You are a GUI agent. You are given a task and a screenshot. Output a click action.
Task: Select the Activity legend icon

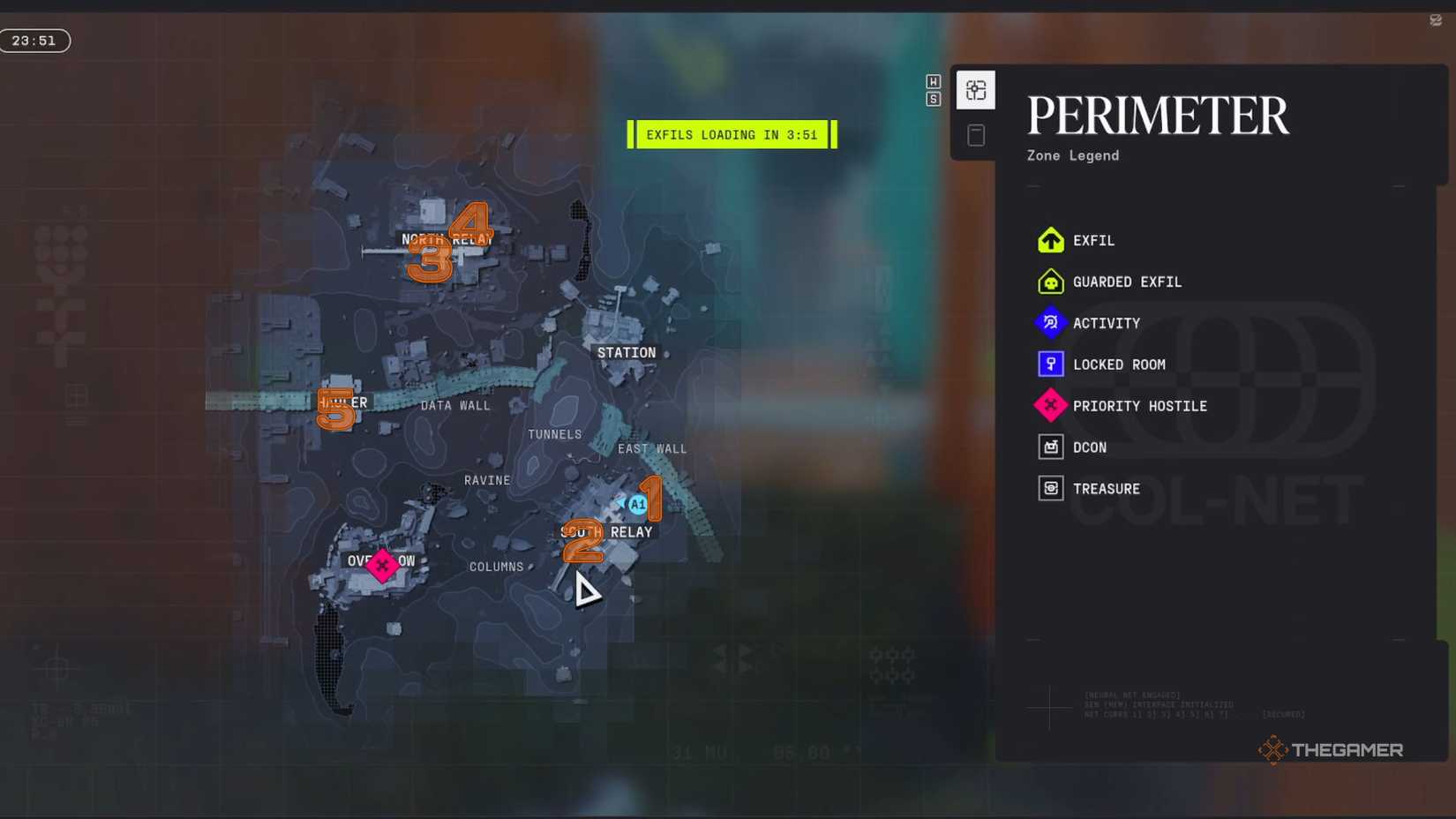1051,323
